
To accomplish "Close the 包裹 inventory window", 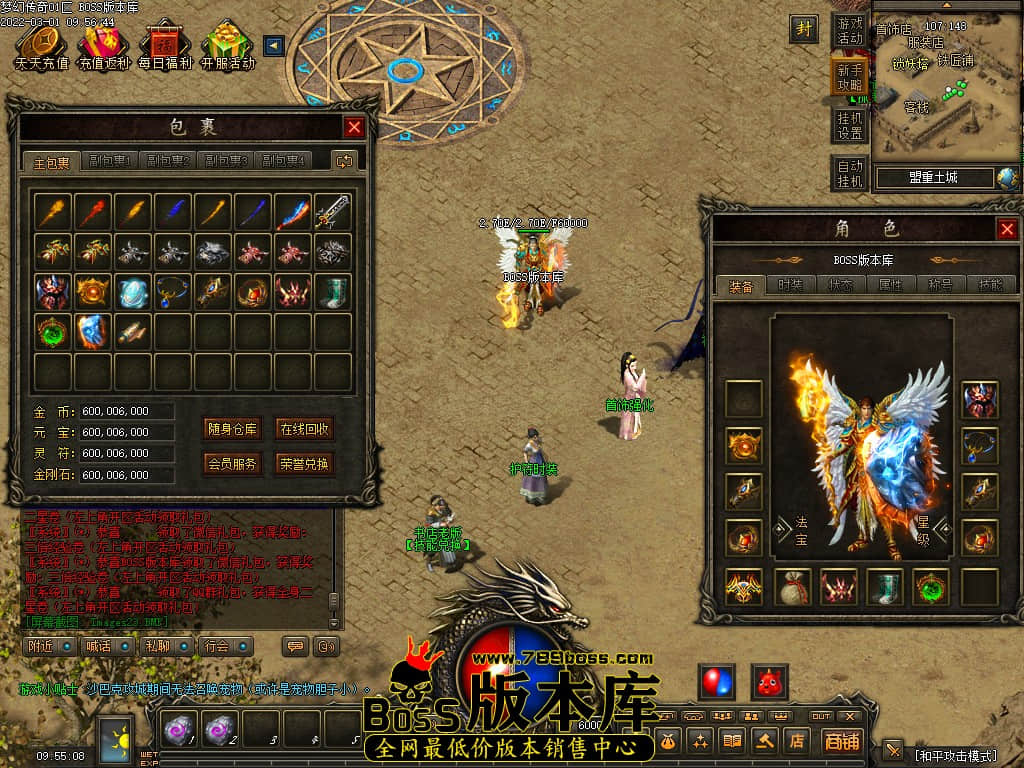I will 354,127.
